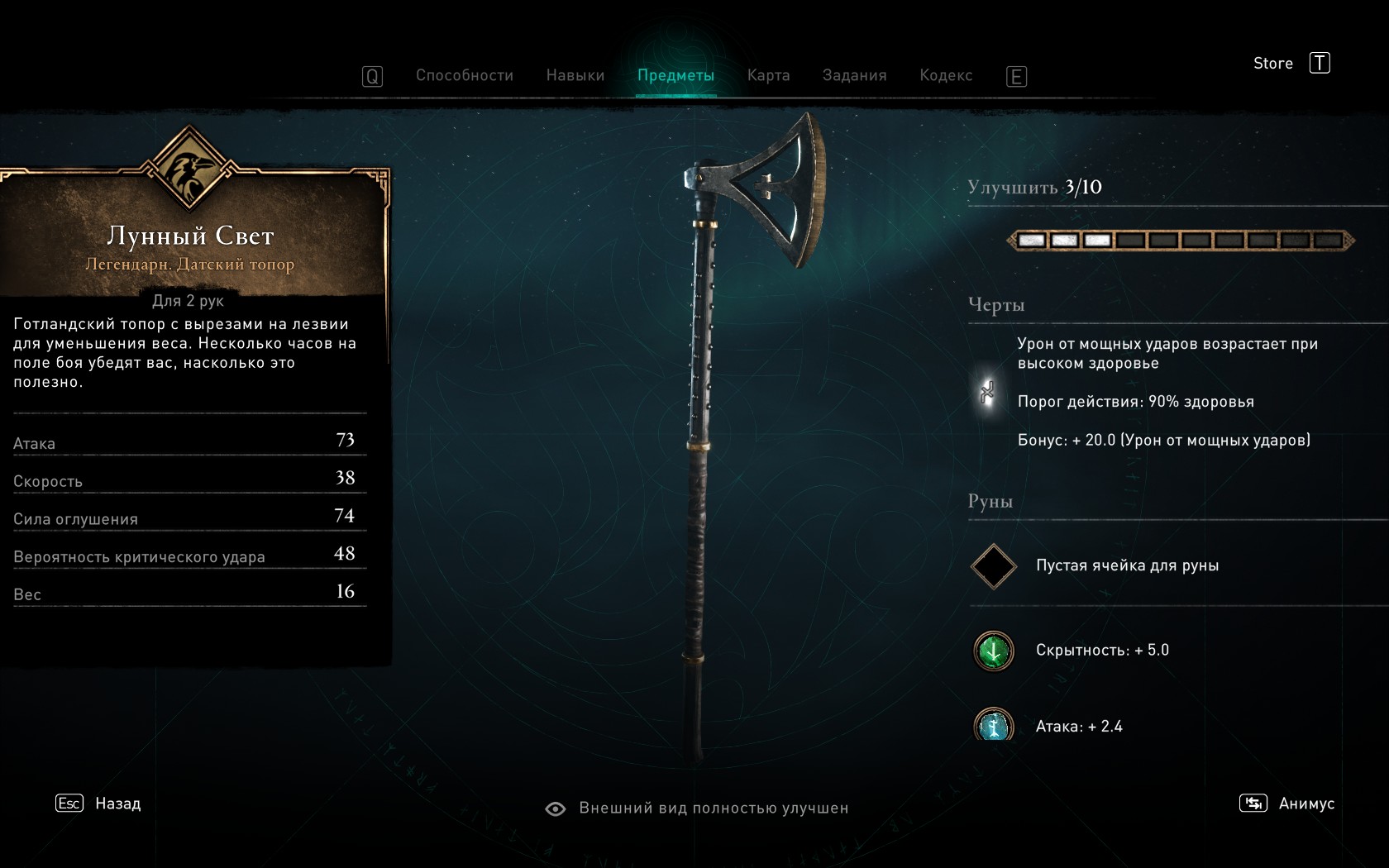This screenshot has width=1389, height=868.
Task: Pick the blue Атака rune
Action: 993,725
